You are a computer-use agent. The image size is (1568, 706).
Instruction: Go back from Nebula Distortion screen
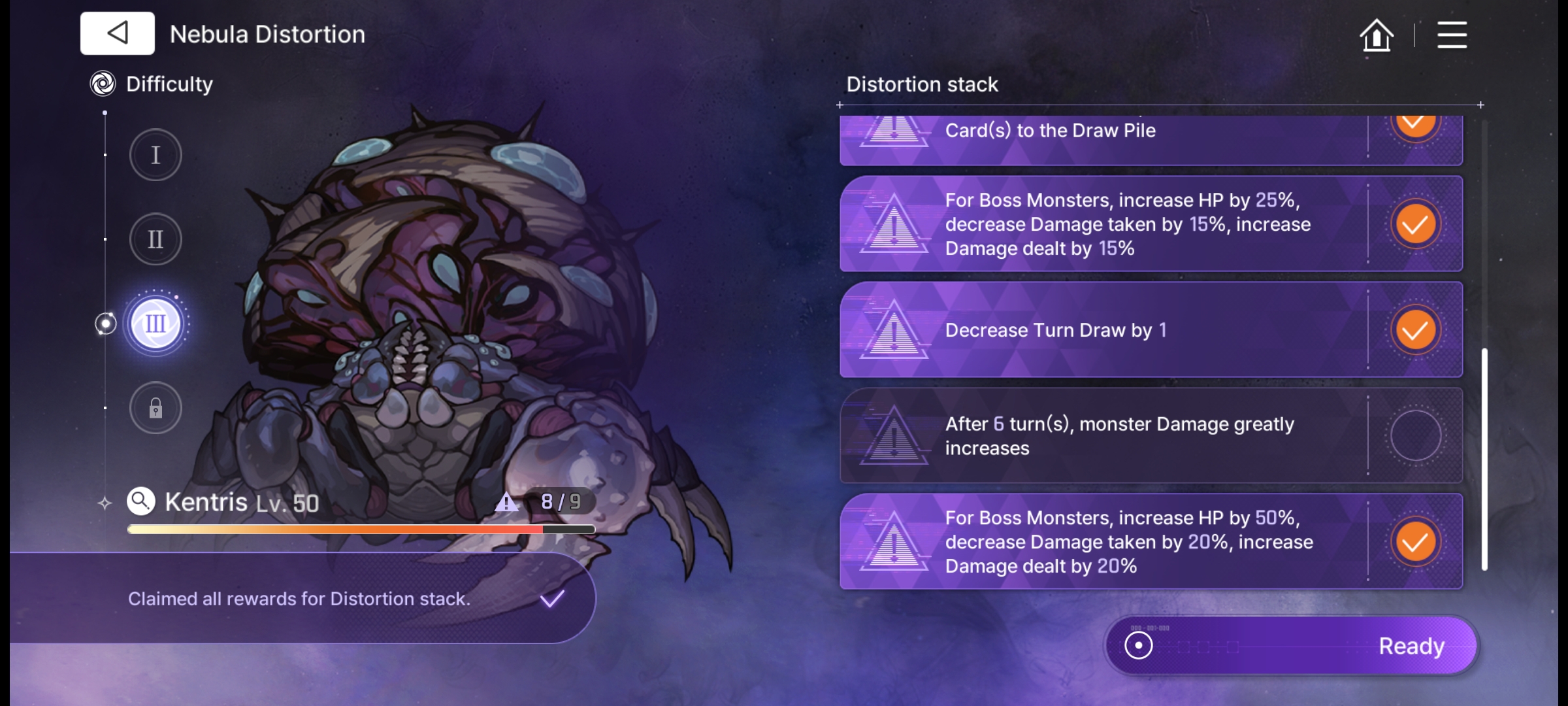[x=118, y=33]
